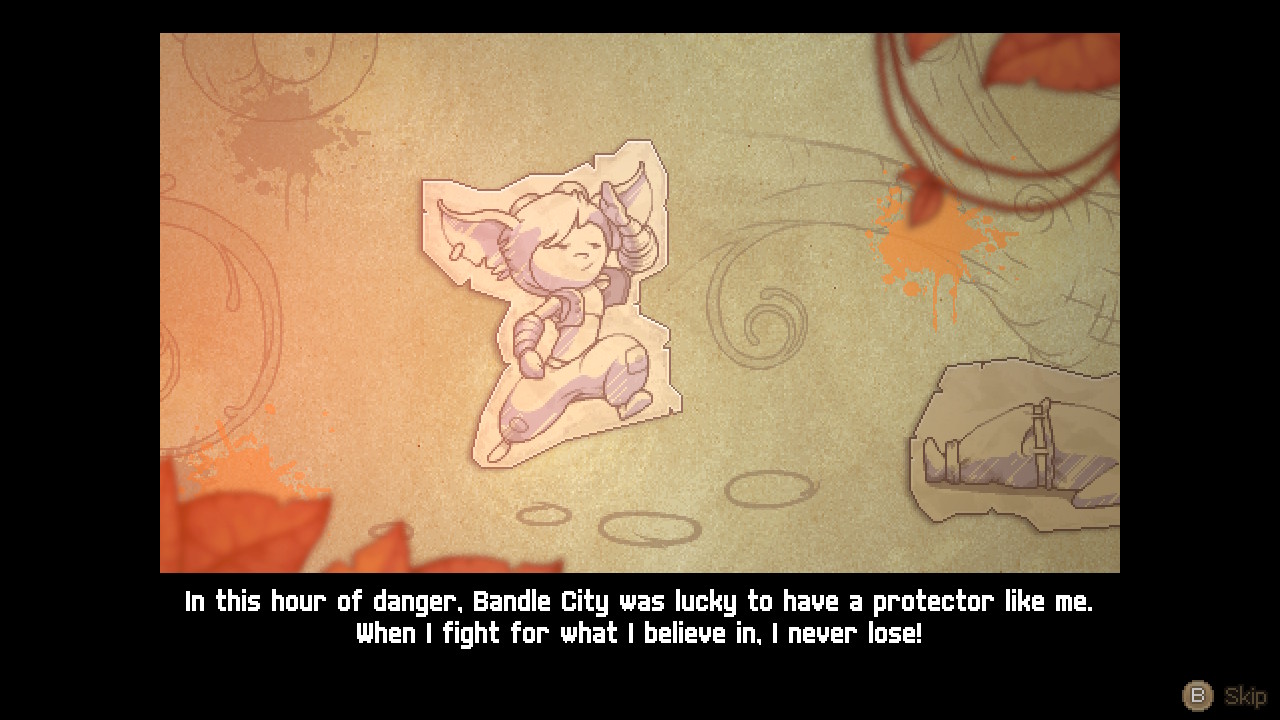Click the B gamepad button icon
This screenshot has width=1280, height=720.
(x=1197, y=696)
